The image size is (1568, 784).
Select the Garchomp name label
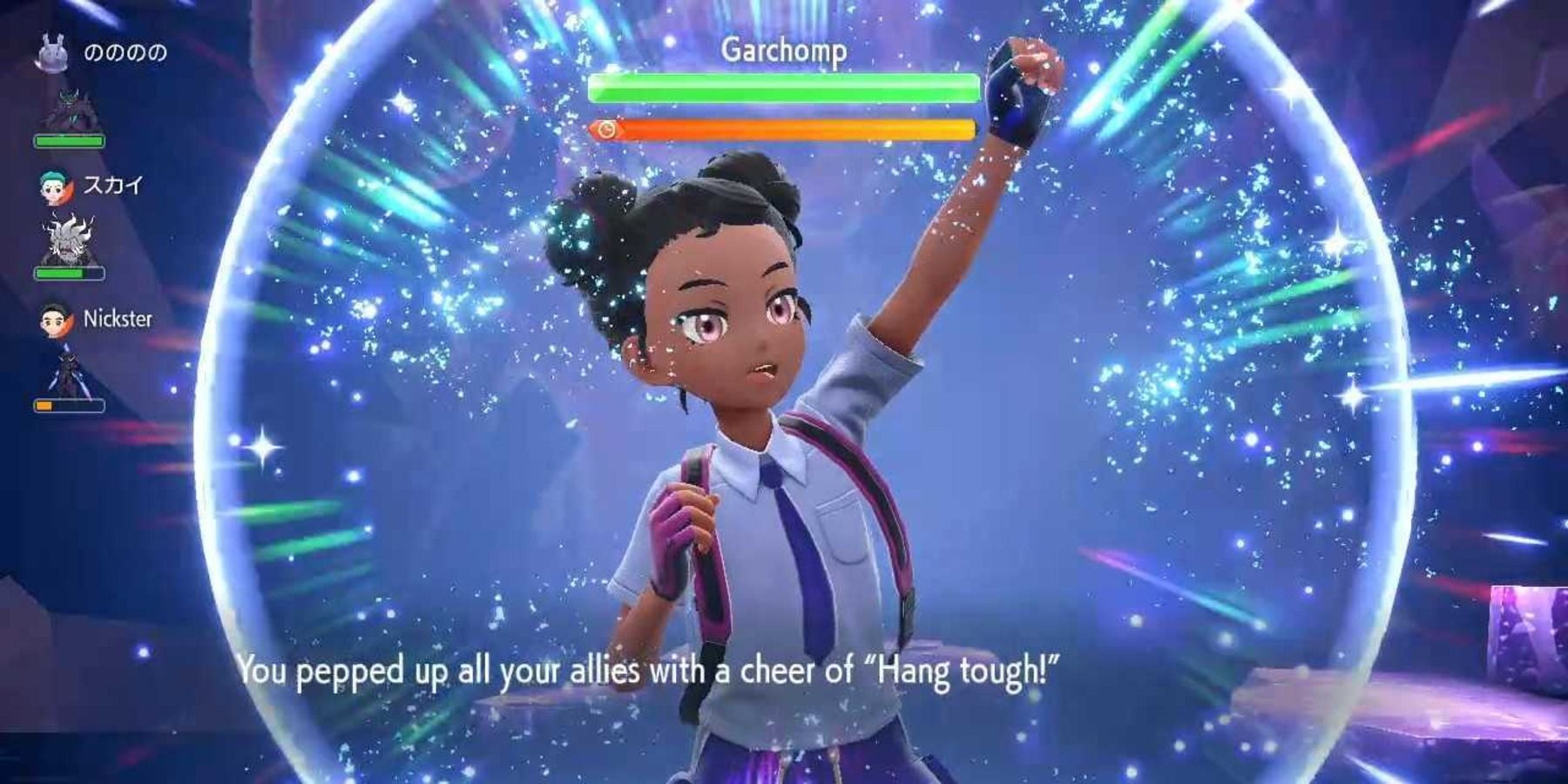(x=786, y=51)
